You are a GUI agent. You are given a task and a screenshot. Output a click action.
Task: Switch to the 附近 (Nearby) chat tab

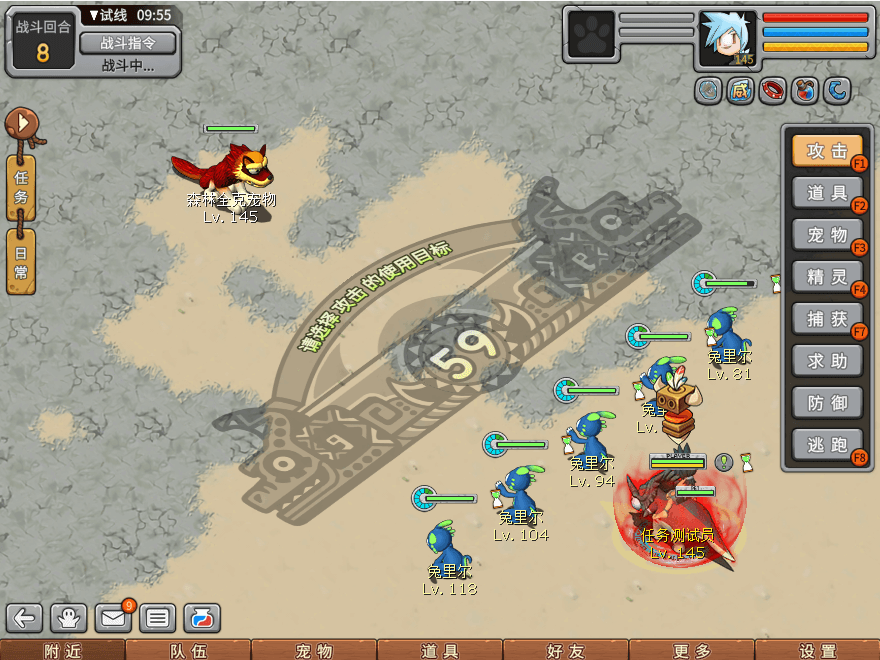point(62,651)
